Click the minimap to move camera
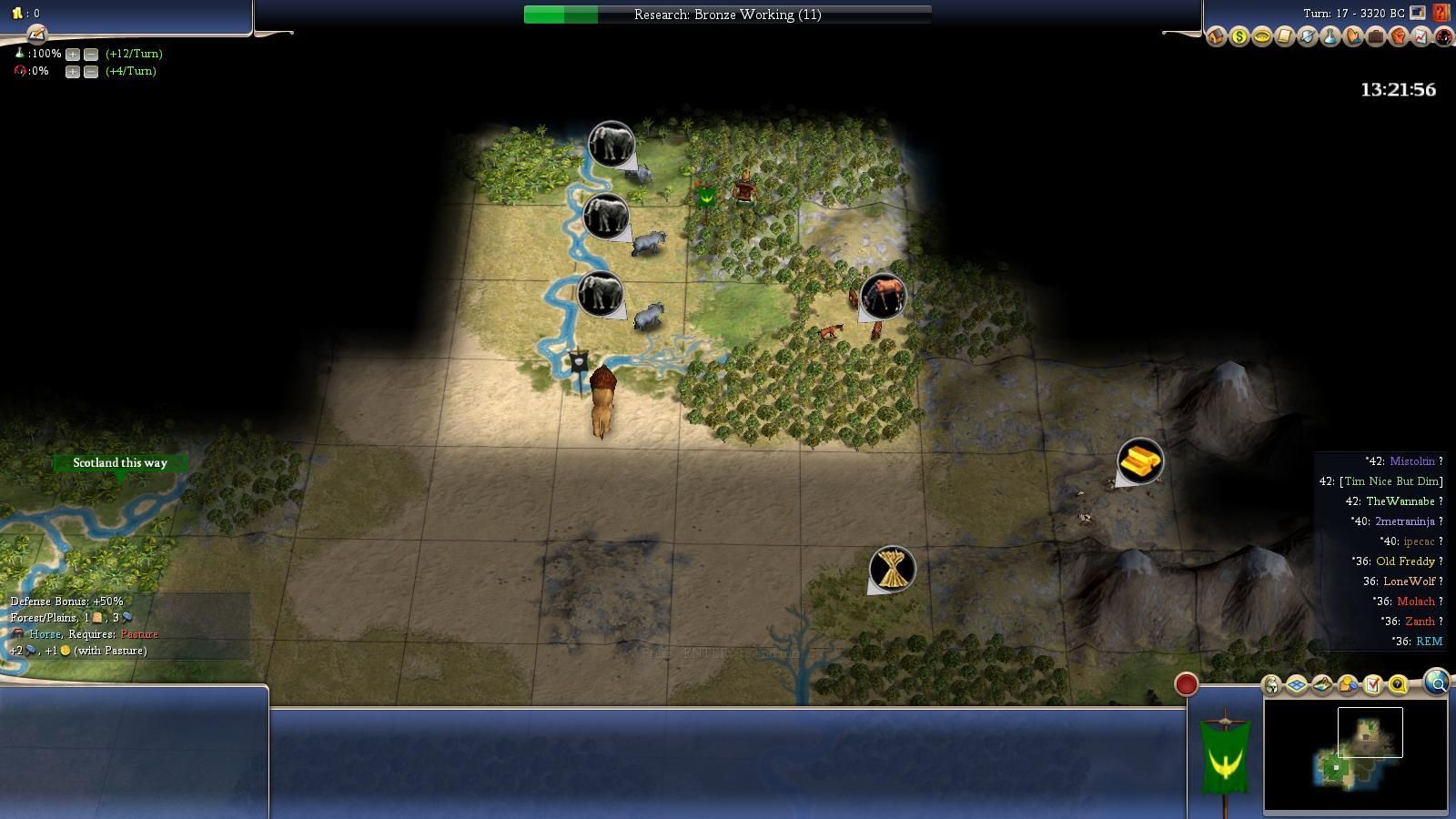The image size is (1456, 819). click(1355, 753)
